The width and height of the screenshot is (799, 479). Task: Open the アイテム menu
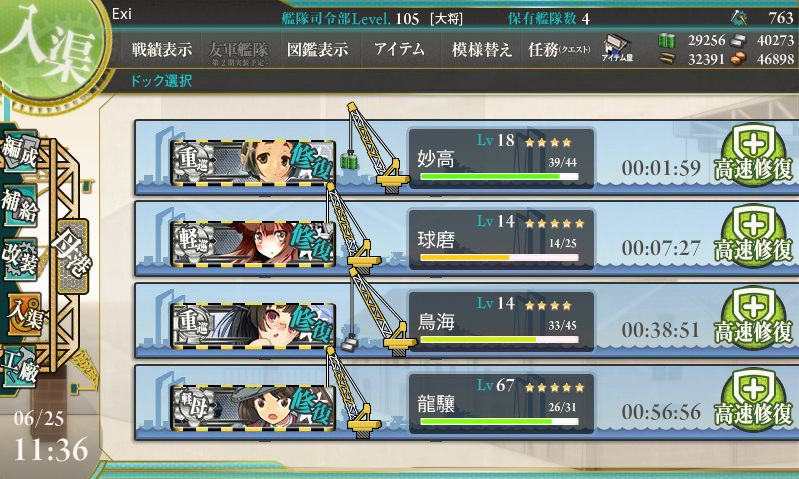tap(399, 50)
